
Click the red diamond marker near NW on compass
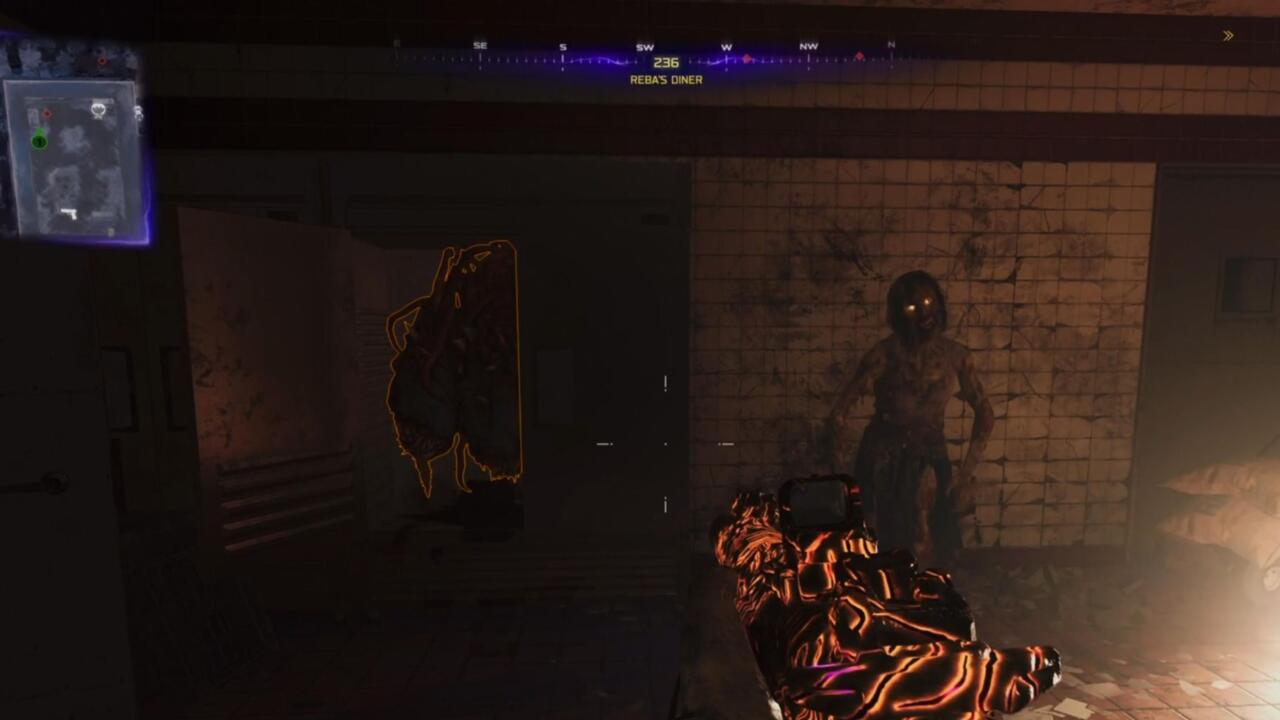click(860, 56)
